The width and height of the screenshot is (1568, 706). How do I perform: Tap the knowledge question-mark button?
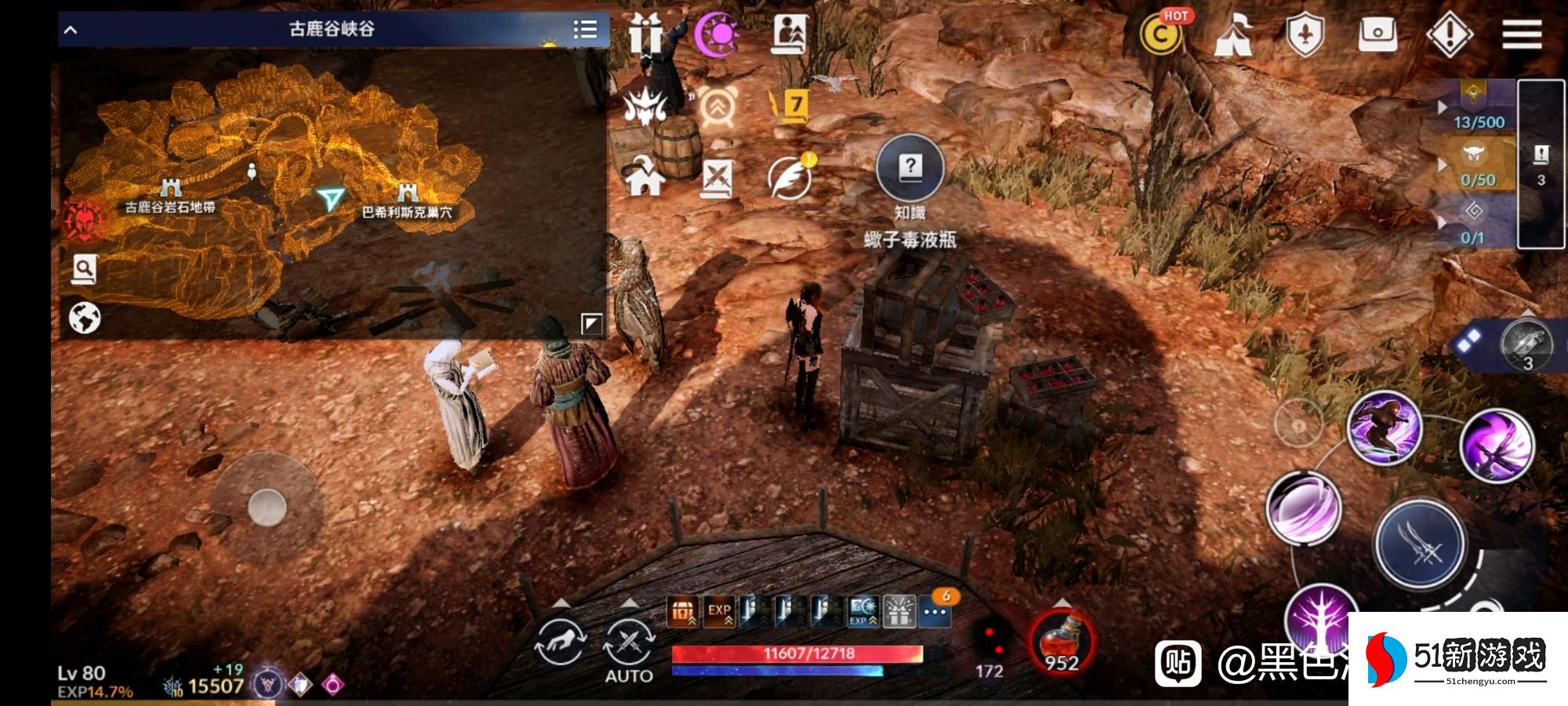coord(909,169)
